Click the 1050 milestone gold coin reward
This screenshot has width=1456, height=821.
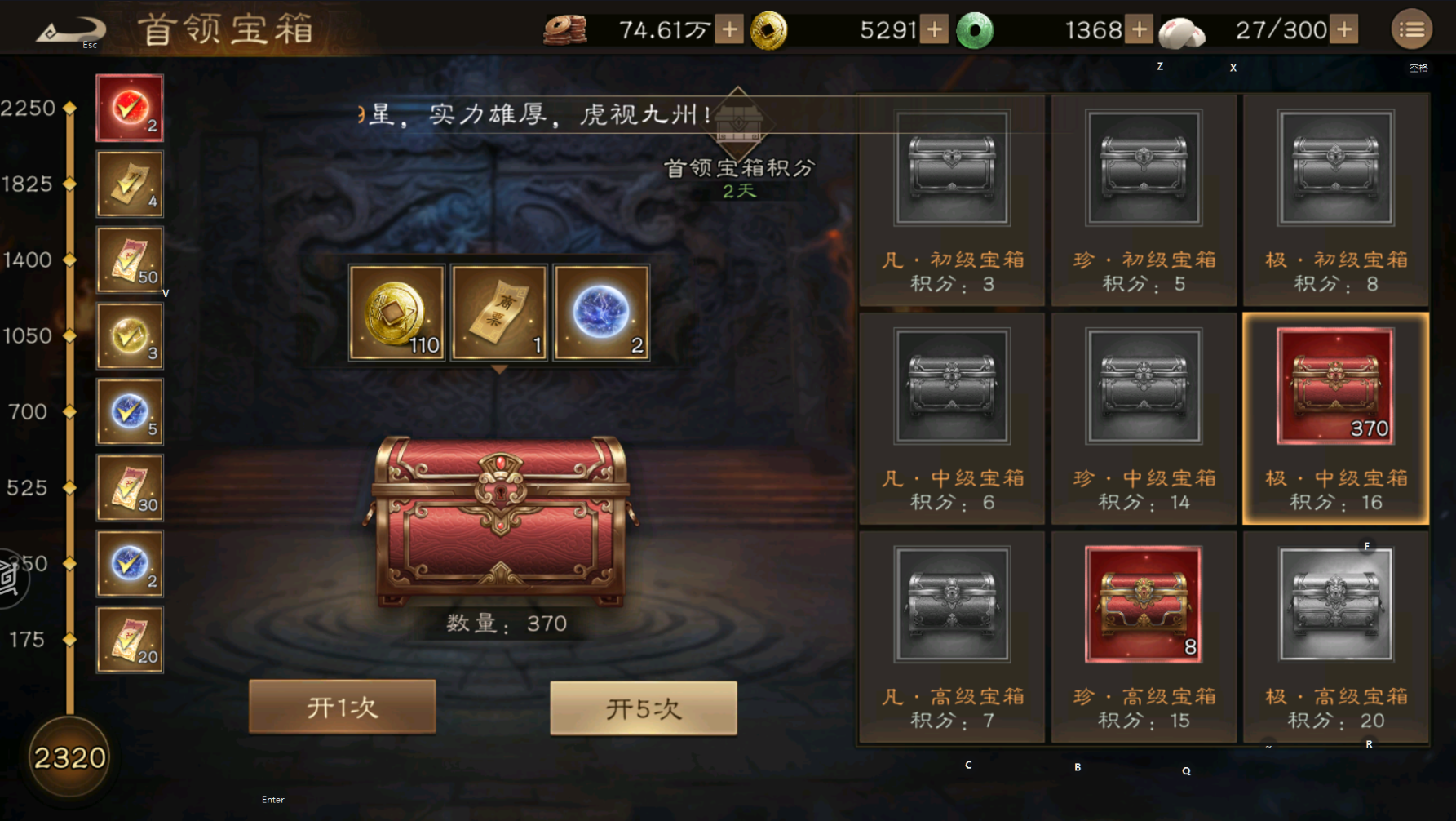coord(129,335)
